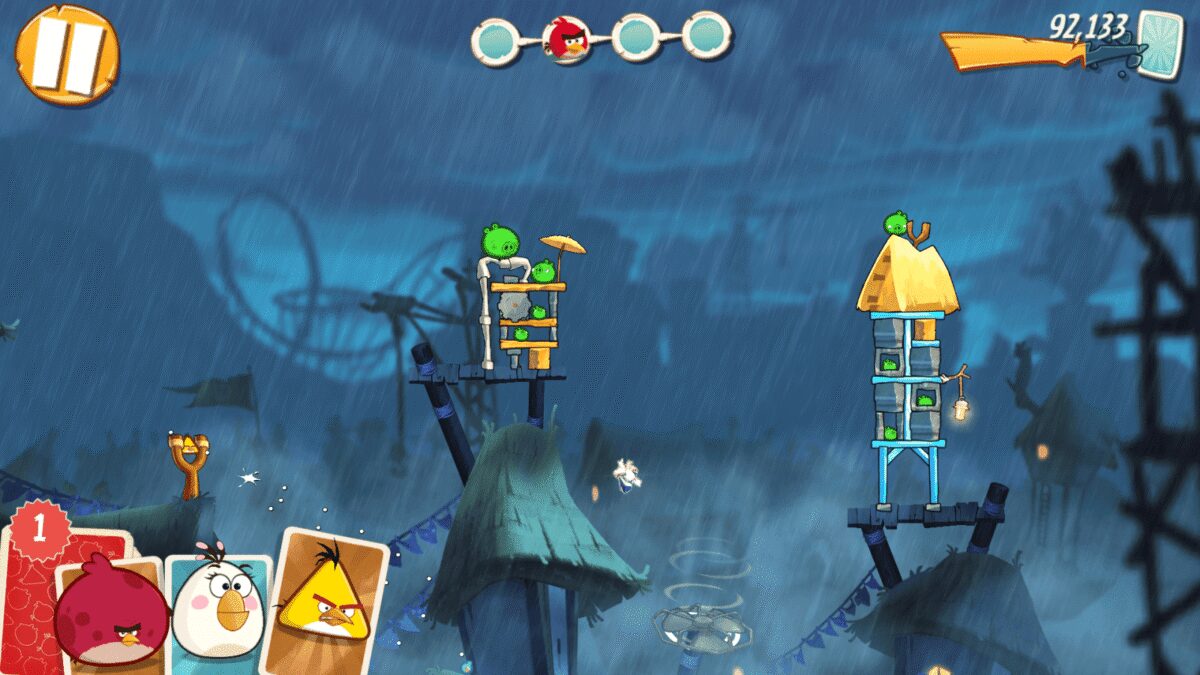This screenshot has width=1200, height=675.
Task: Click the bonus card next to the score
Action: coord(1160,41)
